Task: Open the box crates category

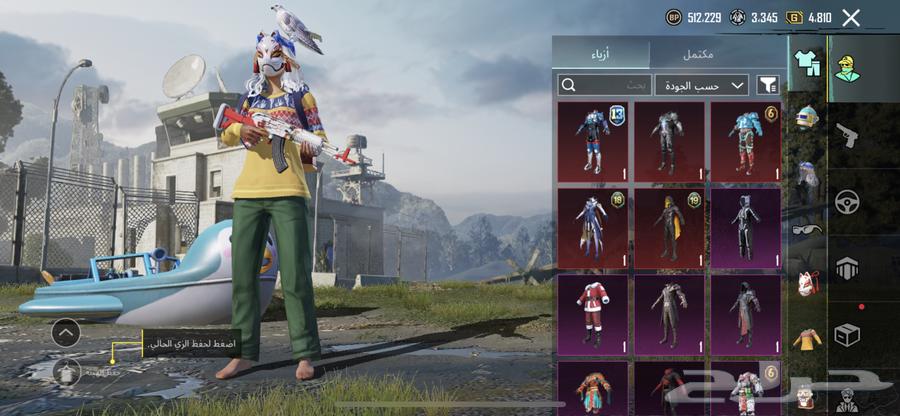Action: 847,335
